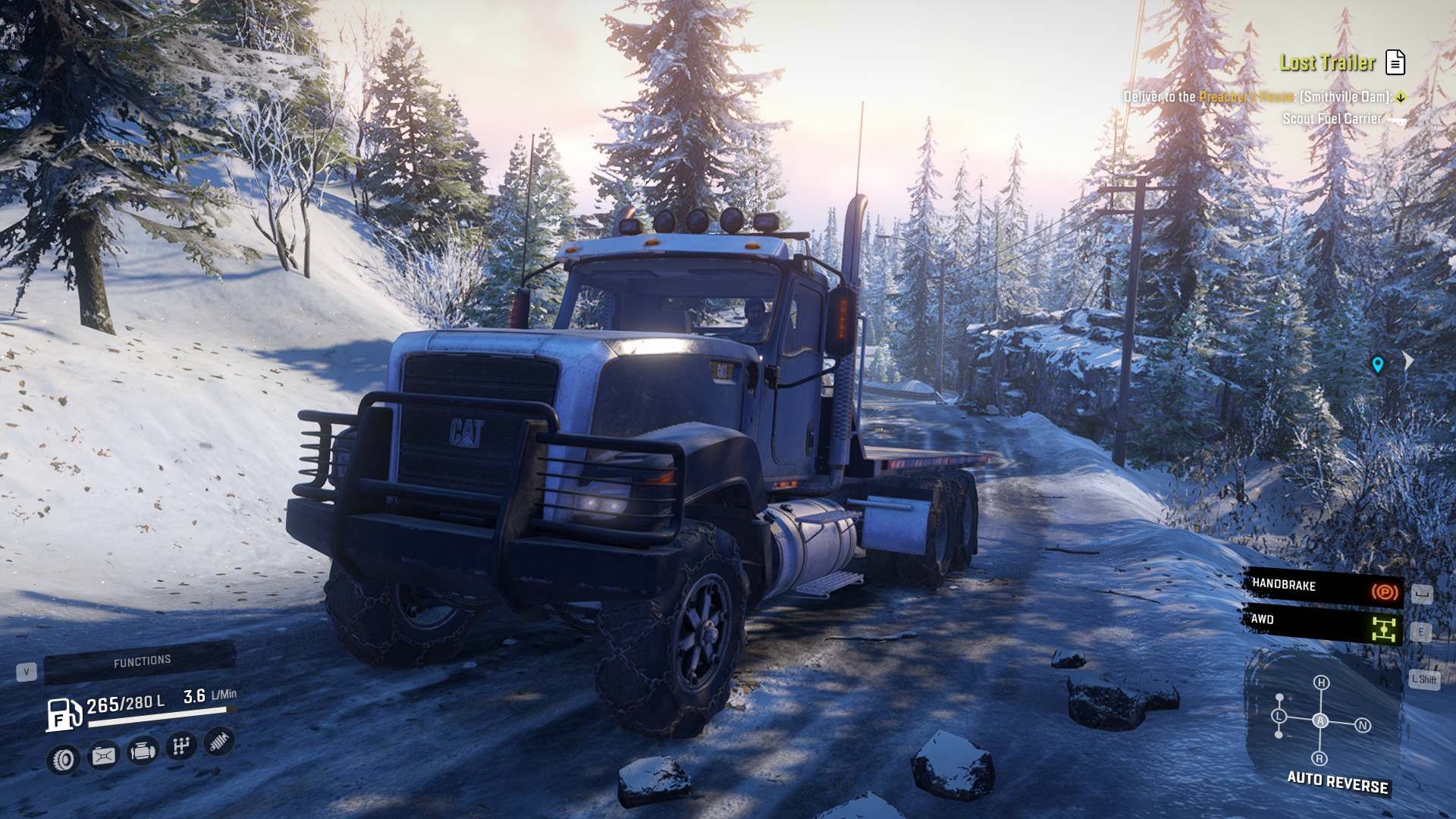Viewport: 1456px width, 819px height.
Task: Click the blue waypoint marker
Action: (x=1378, y=364)
